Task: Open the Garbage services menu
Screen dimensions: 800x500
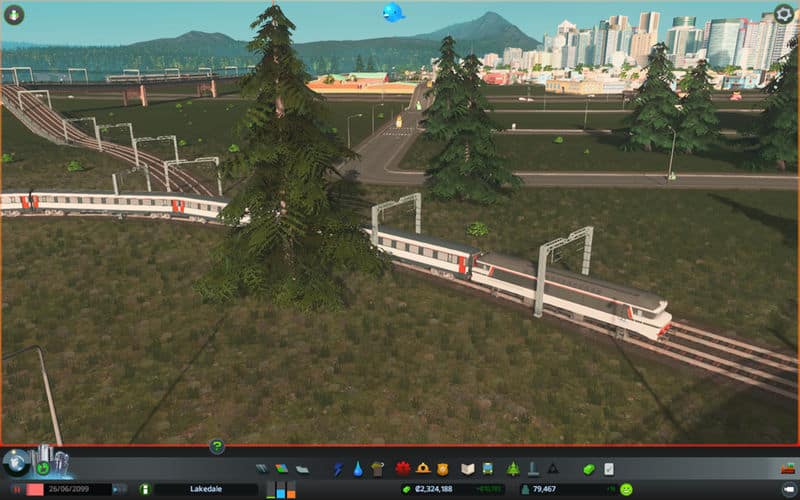Action: coord(377,468)
